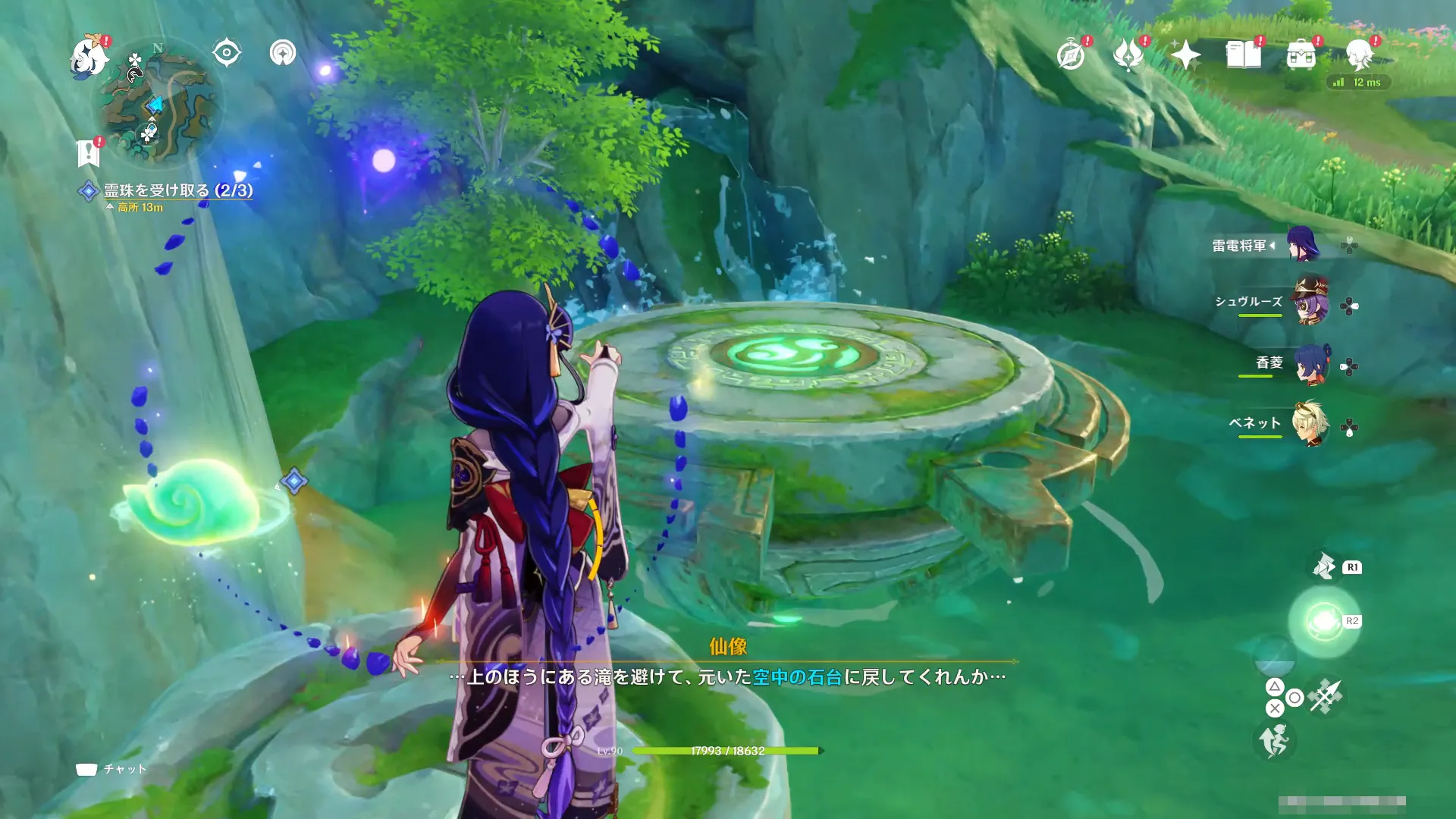The width and height of the screenshot is (1456, 819).
Task: Open the Paimon menu icon
Action: coord(89,57)
